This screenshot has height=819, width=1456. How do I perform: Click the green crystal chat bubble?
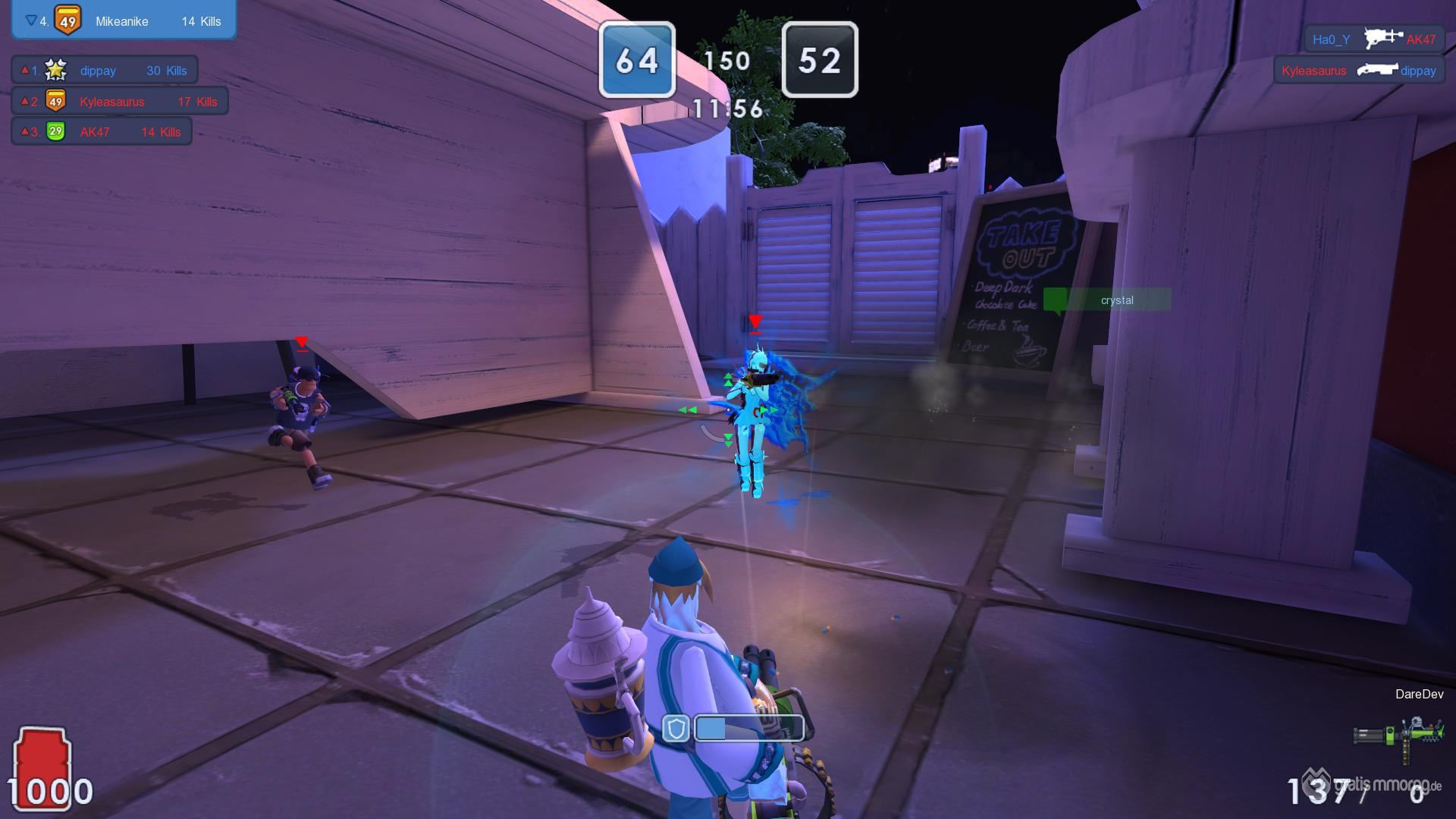(x=1108, y=300)
